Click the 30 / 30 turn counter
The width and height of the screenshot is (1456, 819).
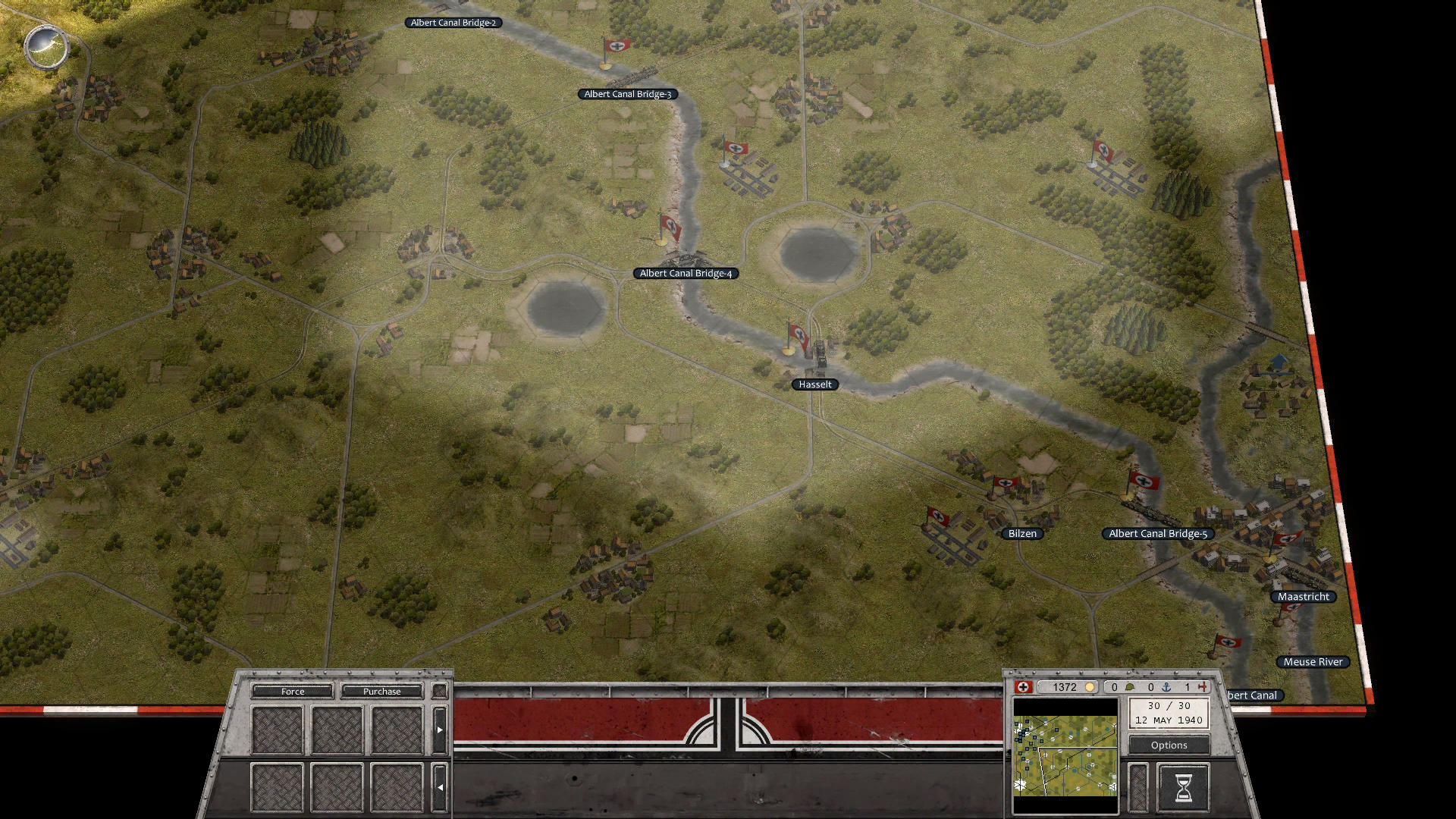coord(1170,705)
